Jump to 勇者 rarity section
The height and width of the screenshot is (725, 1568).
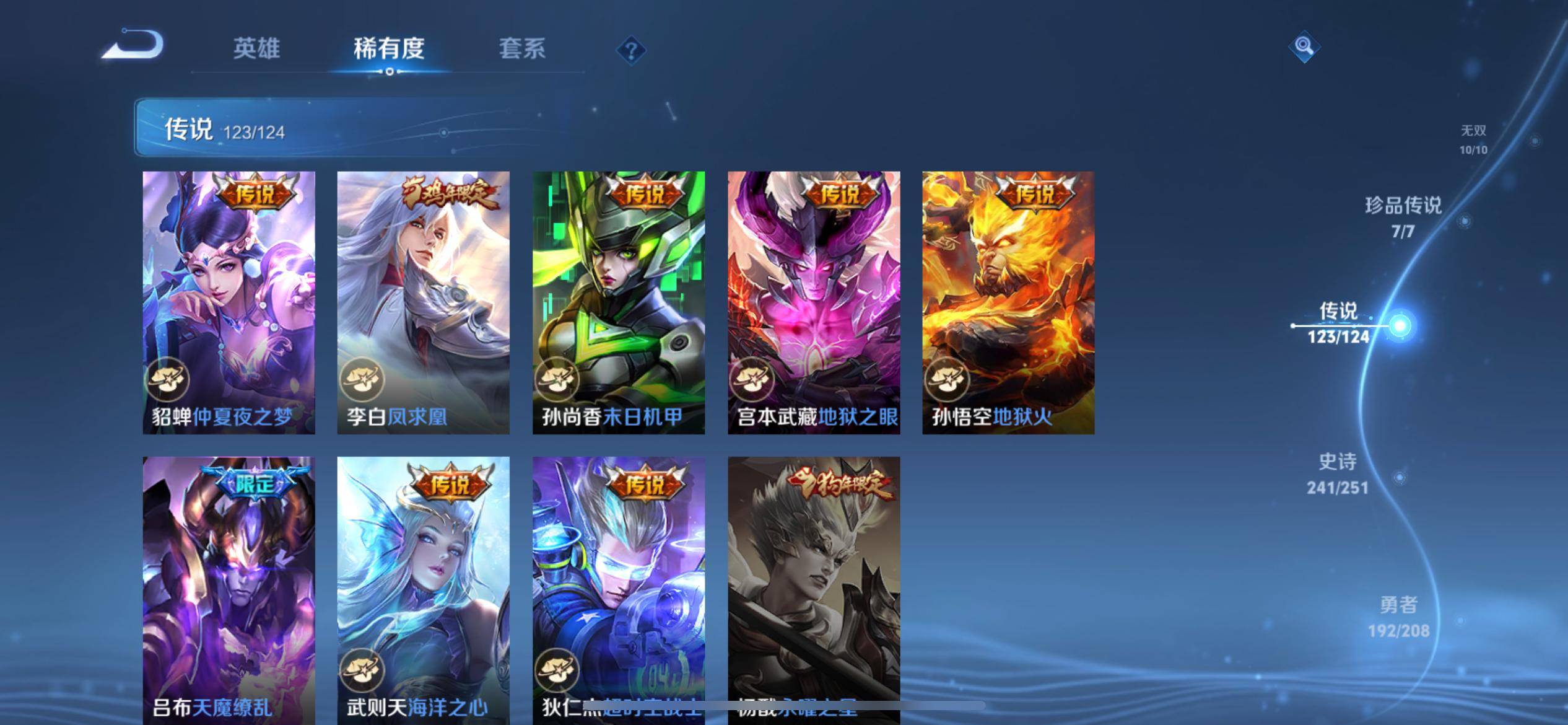coord(1398,617)
